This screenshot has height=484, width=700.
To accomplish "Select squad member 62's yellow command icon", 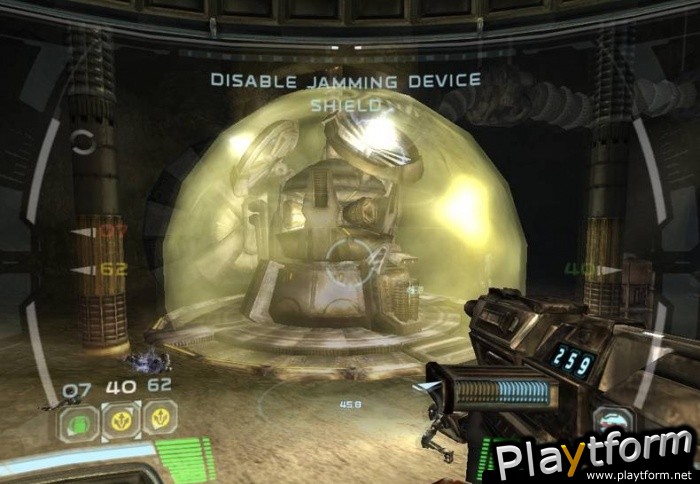I will [160, 418].
